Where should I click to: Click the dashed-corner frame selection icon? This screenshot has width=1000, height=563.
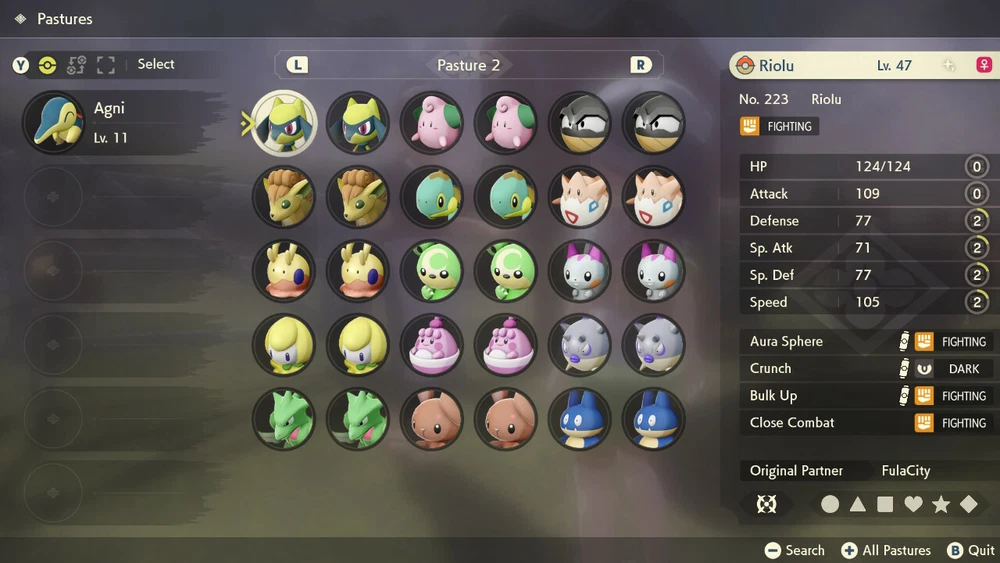click(x=106, y=65)
